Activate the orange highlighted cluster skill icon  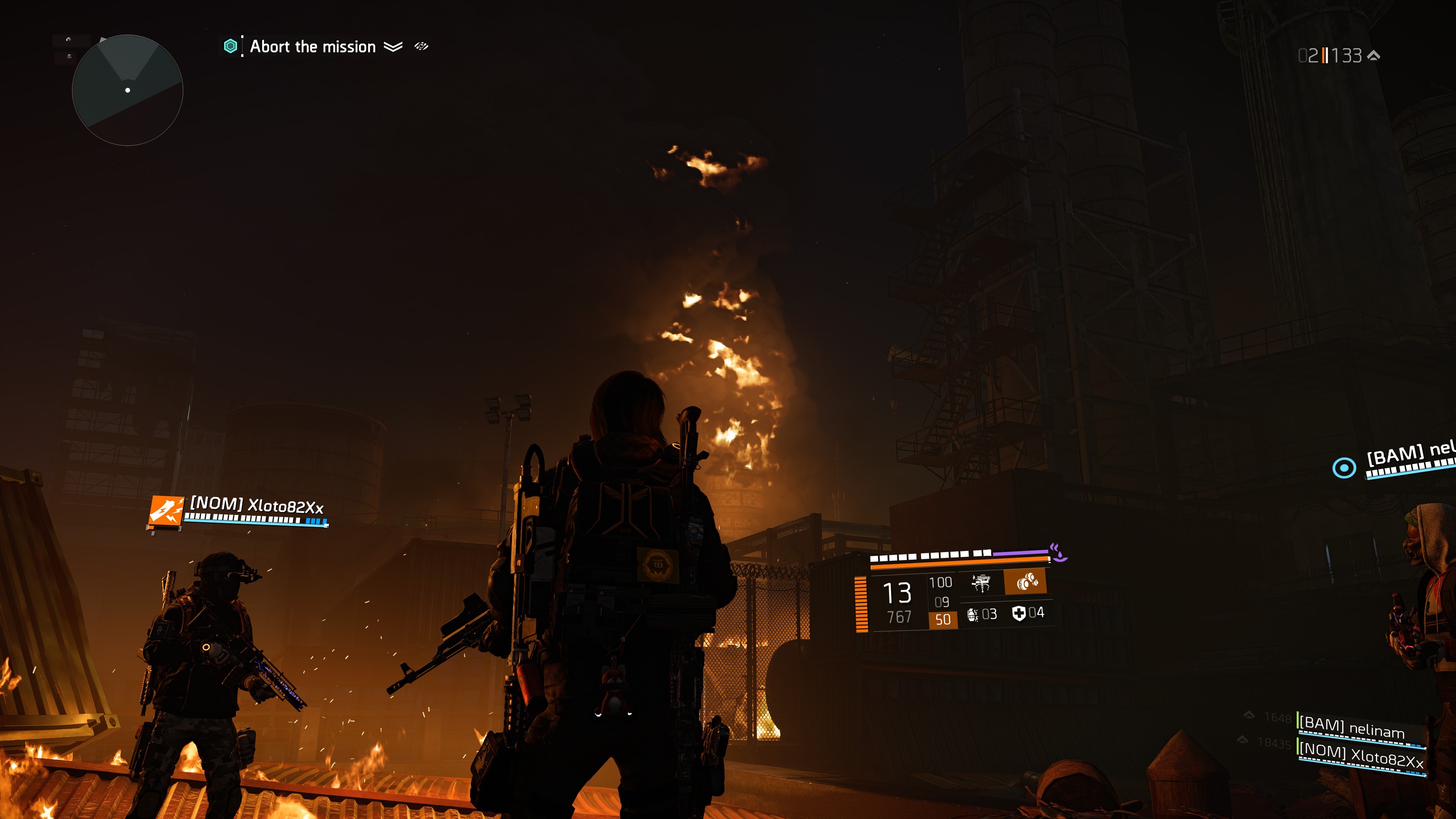click(1026, 582)
